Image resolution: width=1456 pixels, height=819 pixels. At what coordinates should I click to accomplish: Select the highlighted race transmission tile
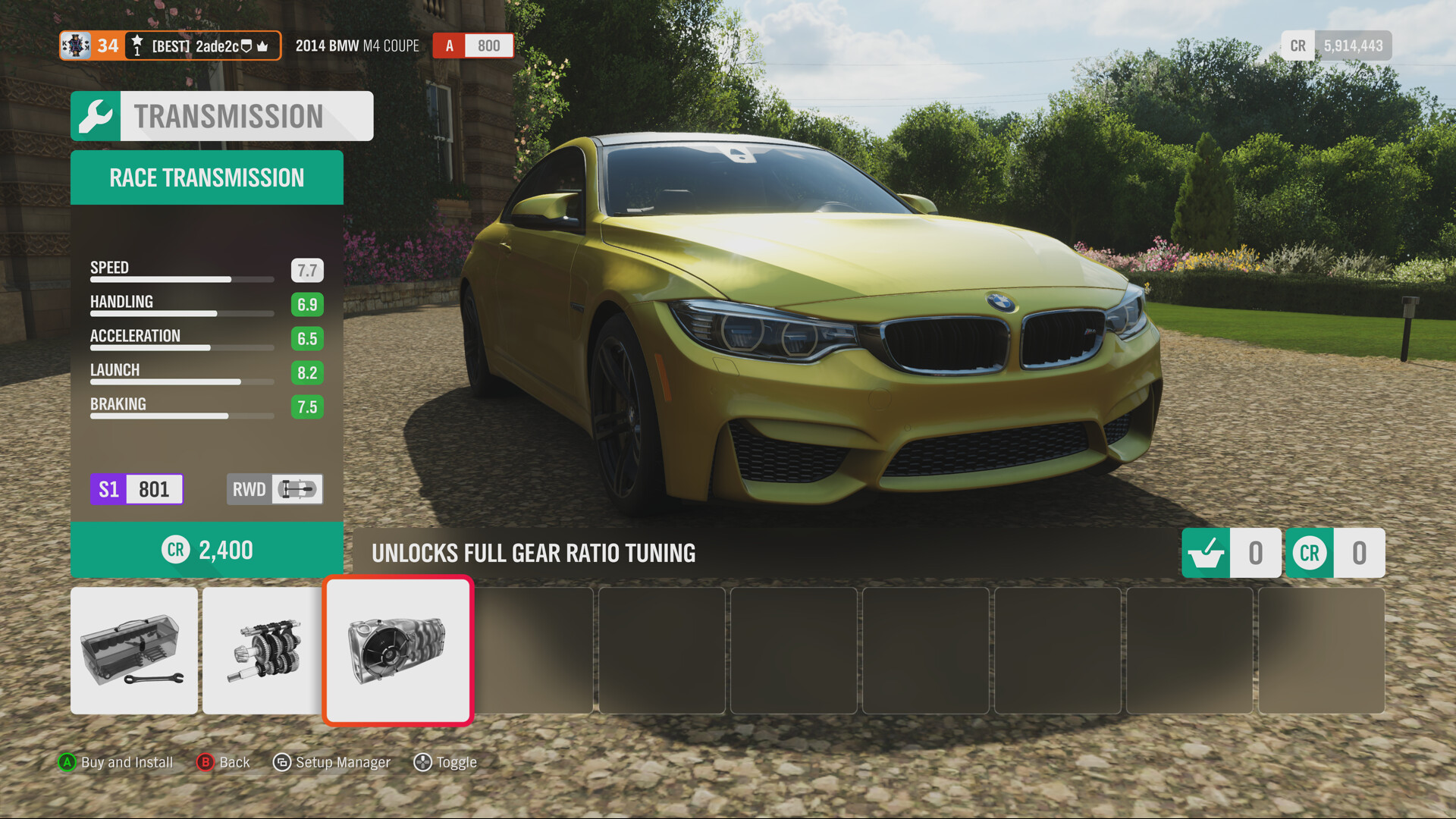(x=398, y=651)
